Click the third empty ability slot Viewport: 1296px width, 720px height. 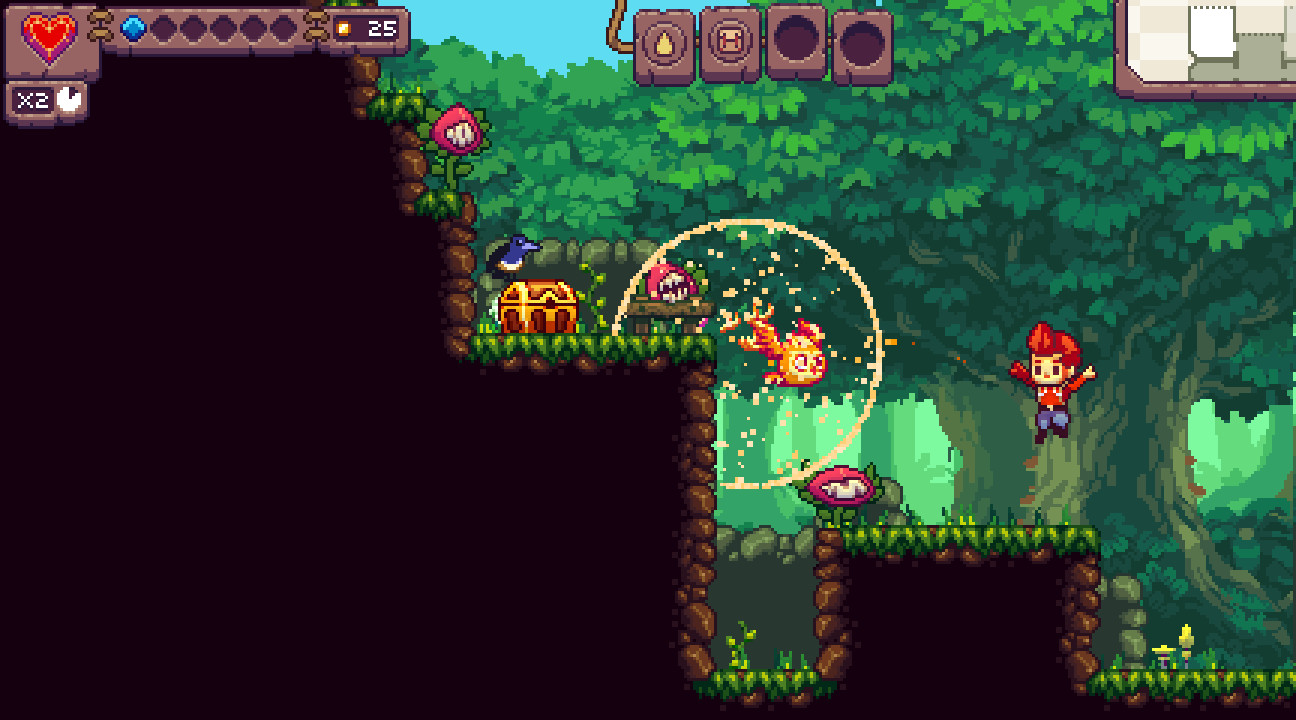(797, 41)
